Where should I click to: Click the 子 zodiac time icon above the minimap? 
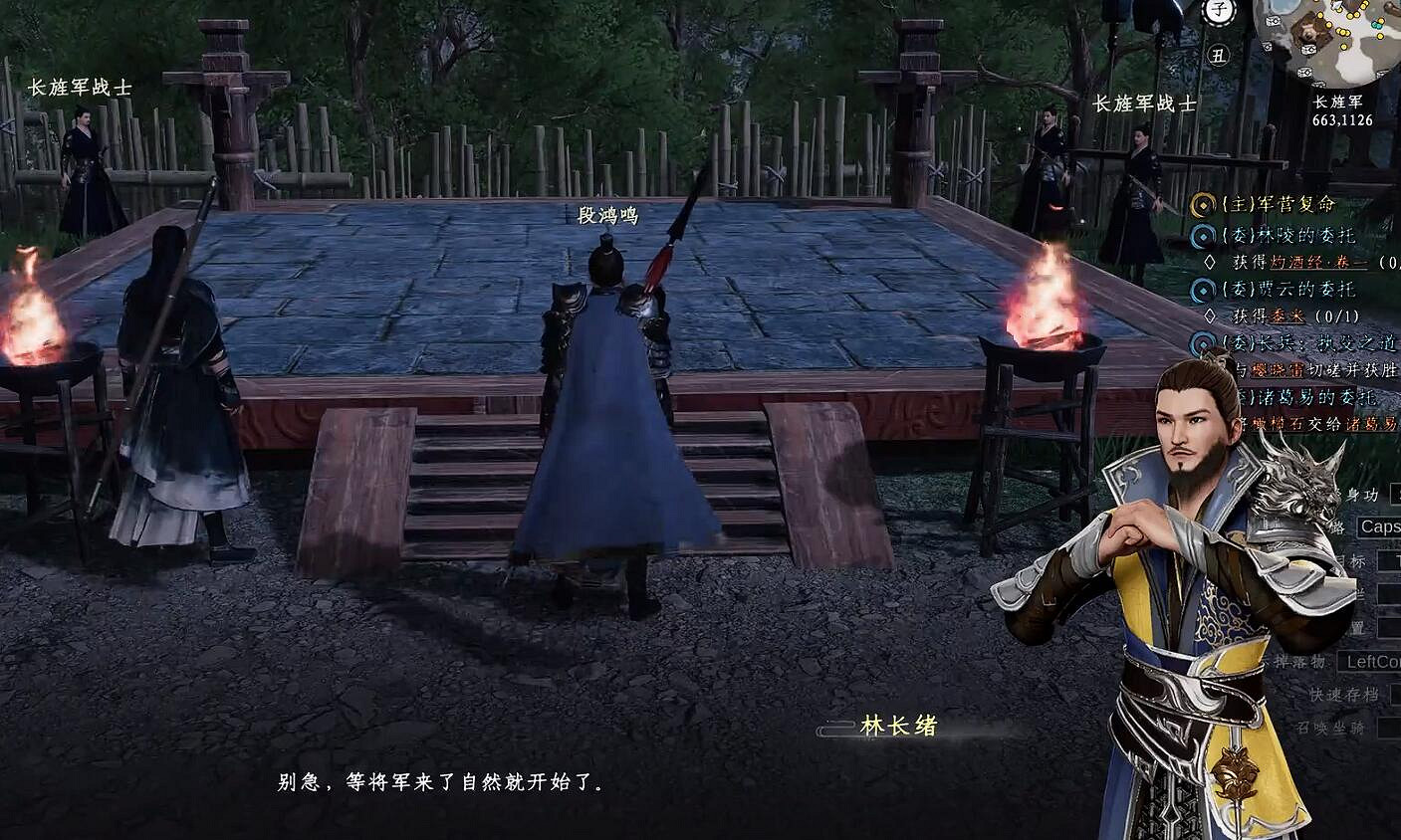click(1218, 8)
